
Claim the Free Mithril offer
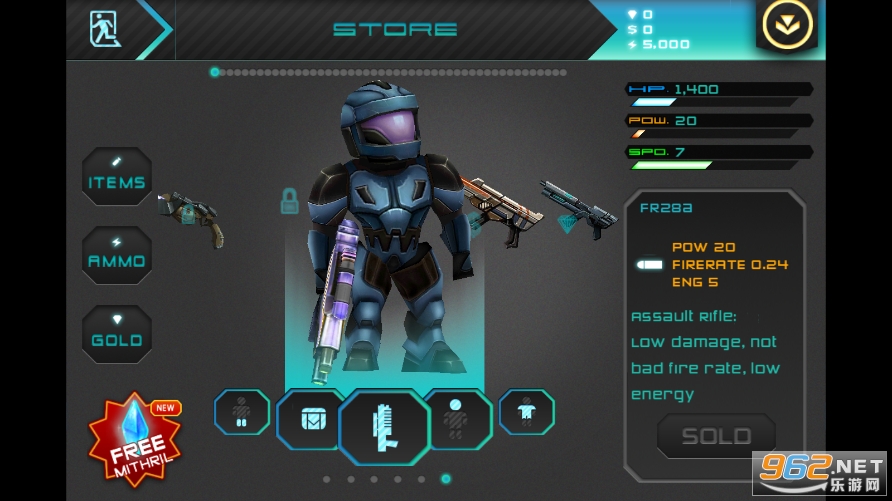tap(136, 438)
